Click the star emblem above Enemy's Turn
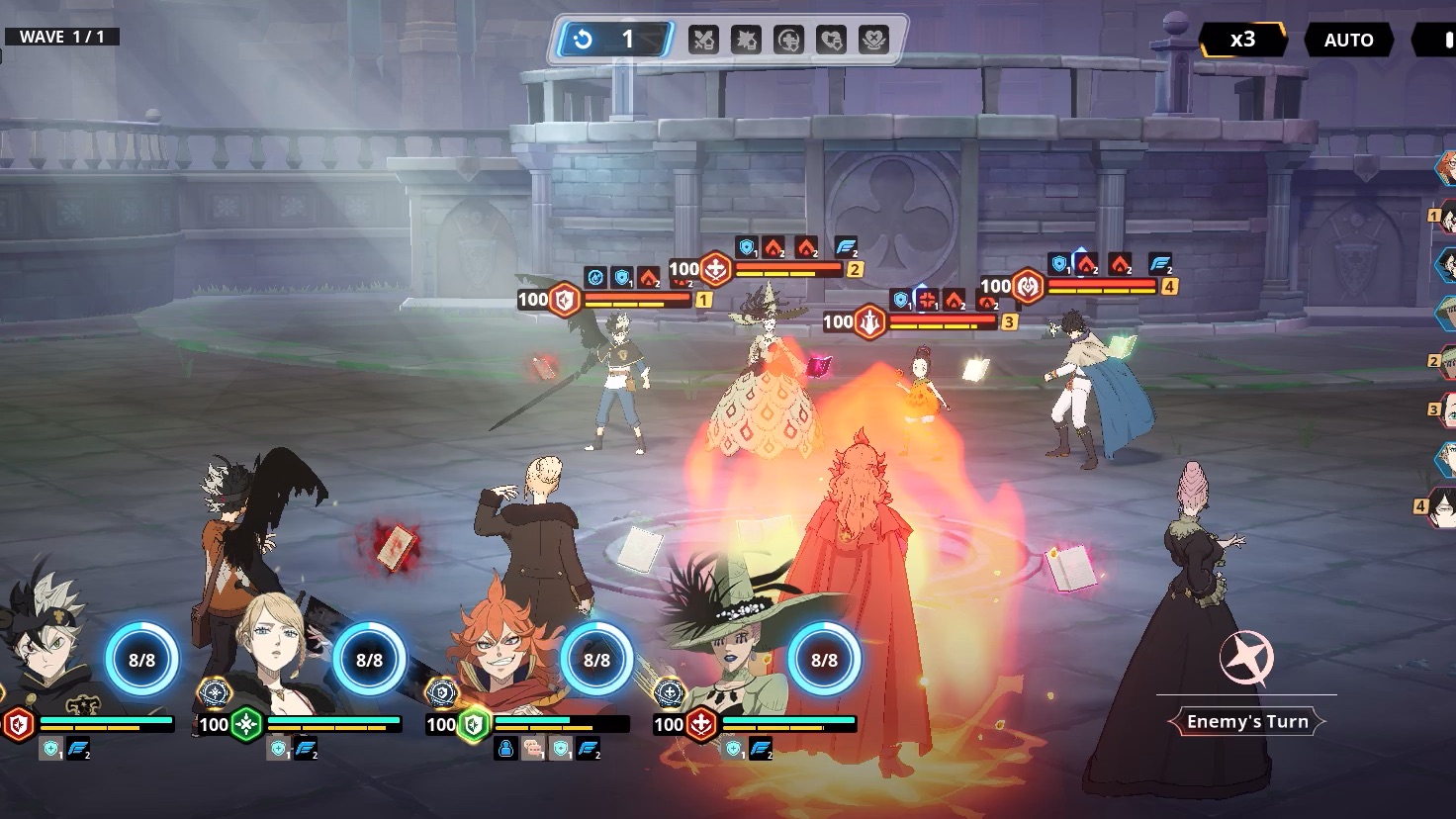 click(1245, 659)
